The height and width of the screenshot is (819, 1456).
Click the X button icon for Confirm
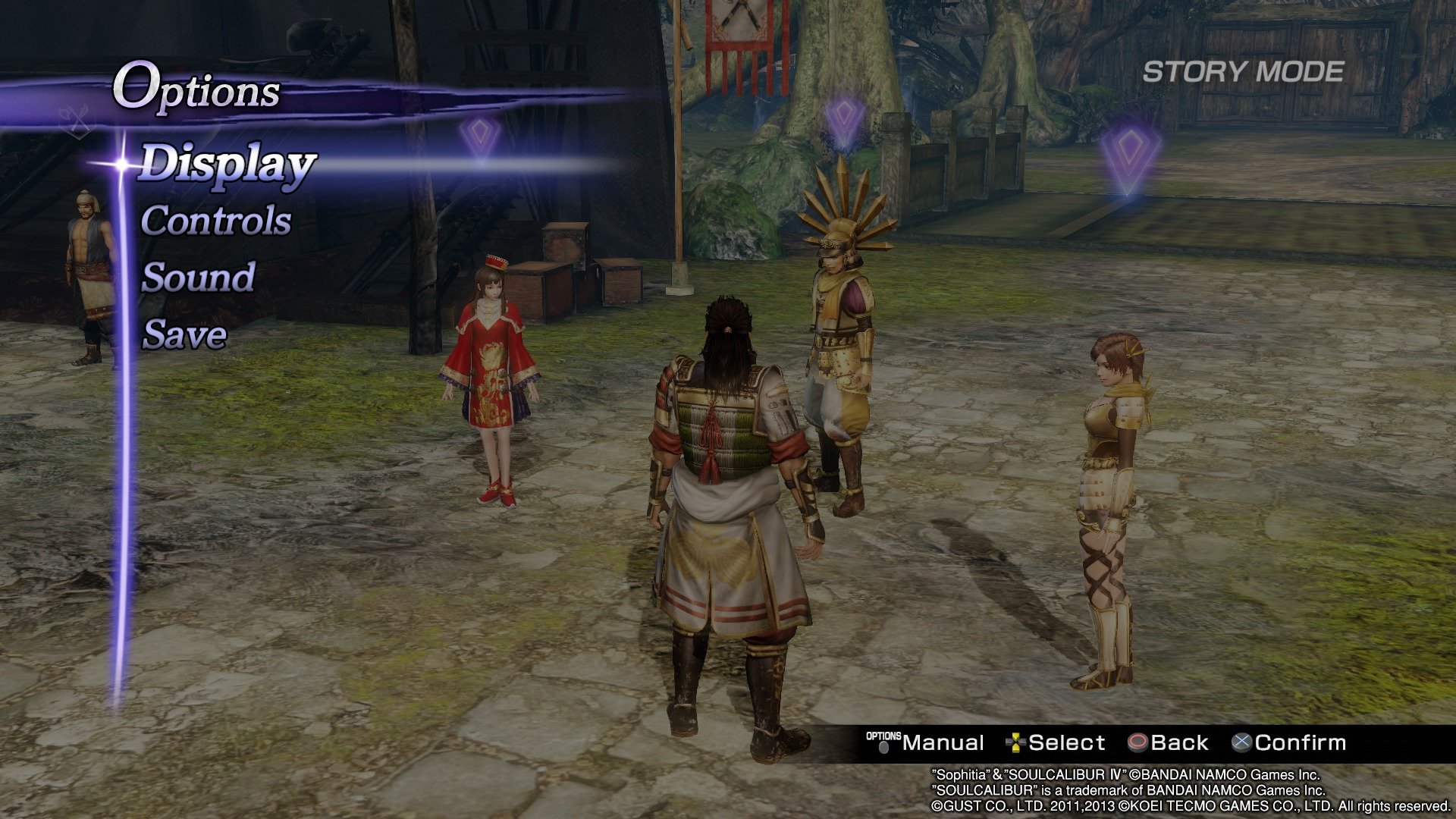pyautogui.click(x=1243, y=742)
